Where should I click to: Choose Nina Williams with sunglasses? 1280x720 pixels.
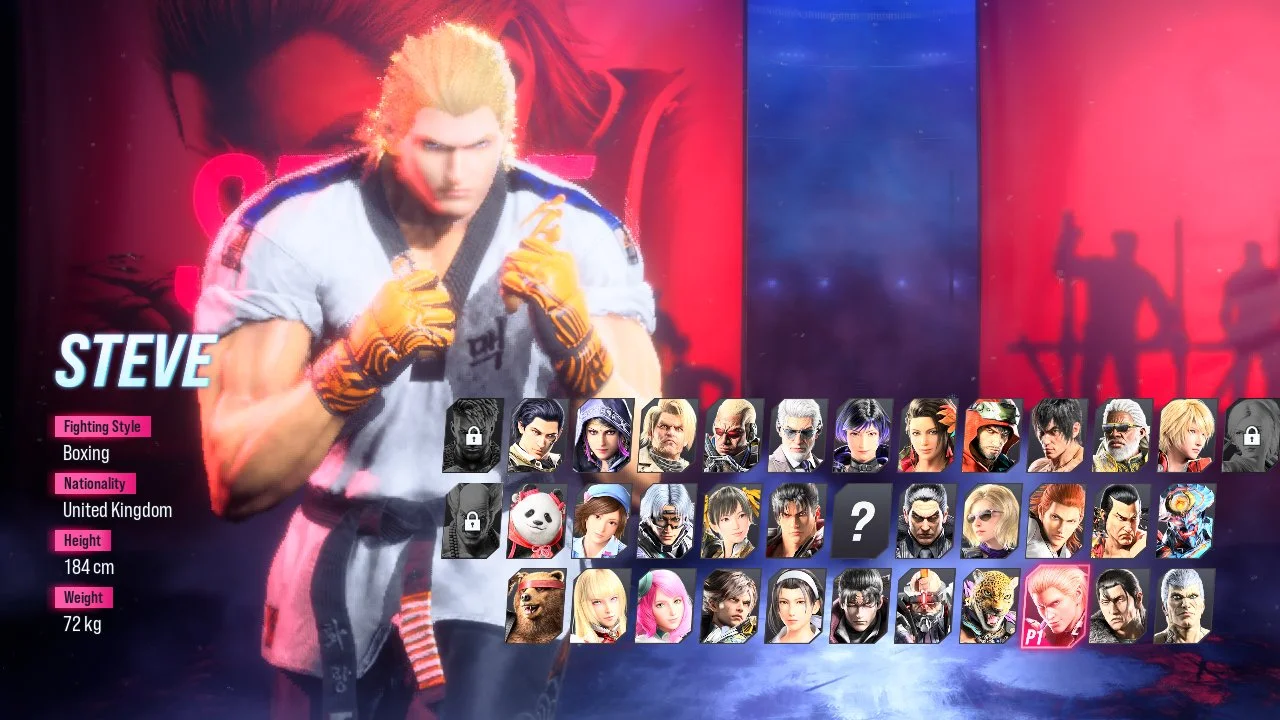pos(990,520)
